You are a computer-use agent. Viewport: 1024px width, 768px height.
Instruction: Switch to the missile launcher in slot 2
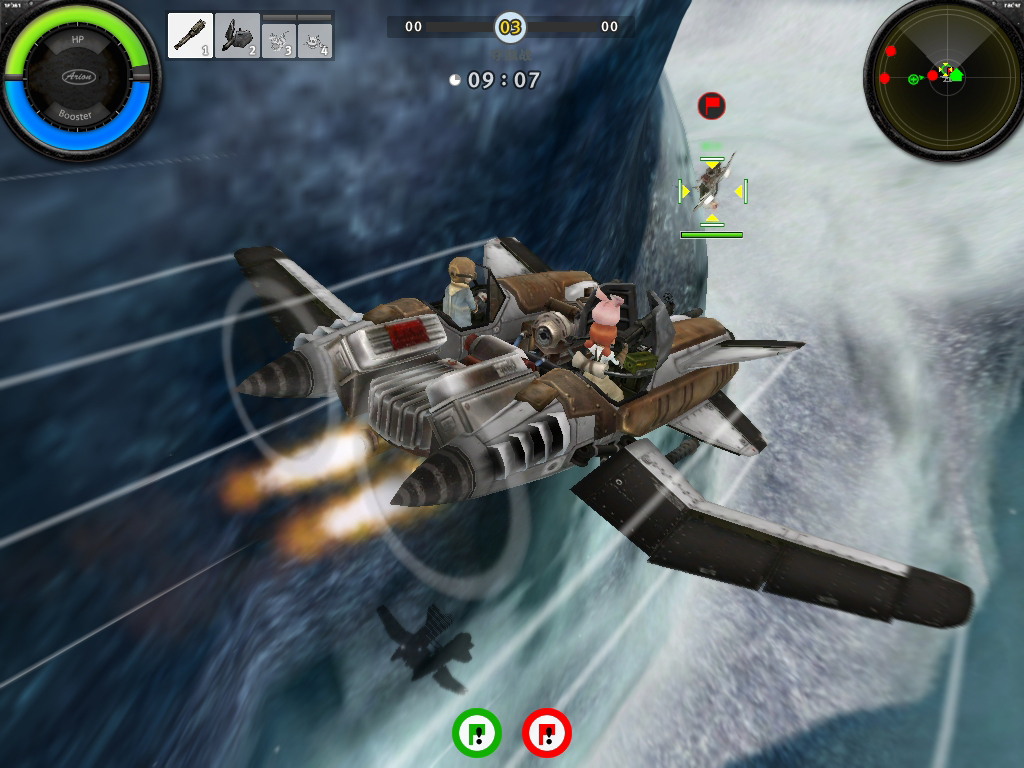coord(237,36)
